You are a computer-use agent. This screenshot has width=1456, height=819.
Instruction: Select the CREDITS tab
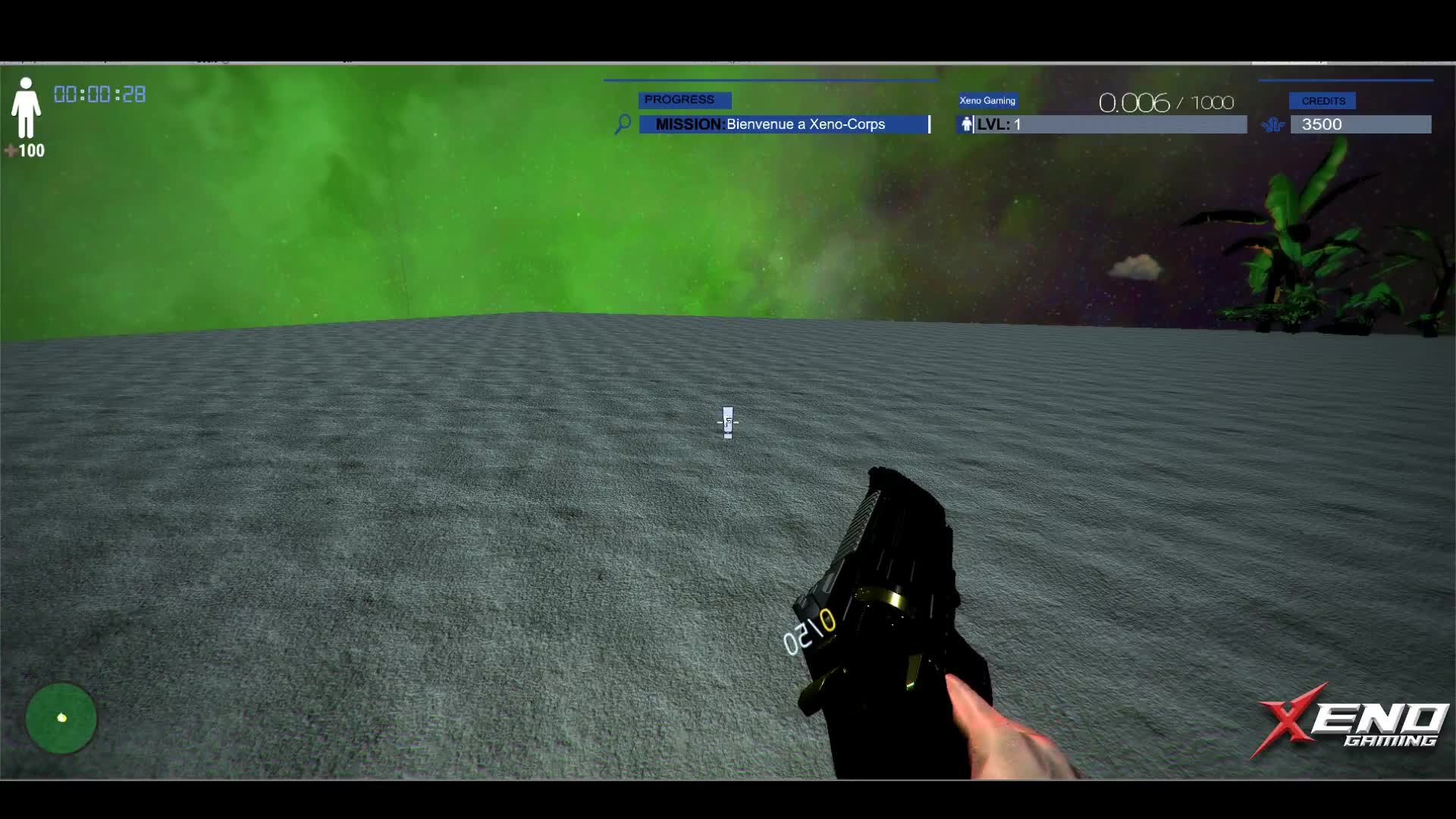click(x=1324, y=100)
